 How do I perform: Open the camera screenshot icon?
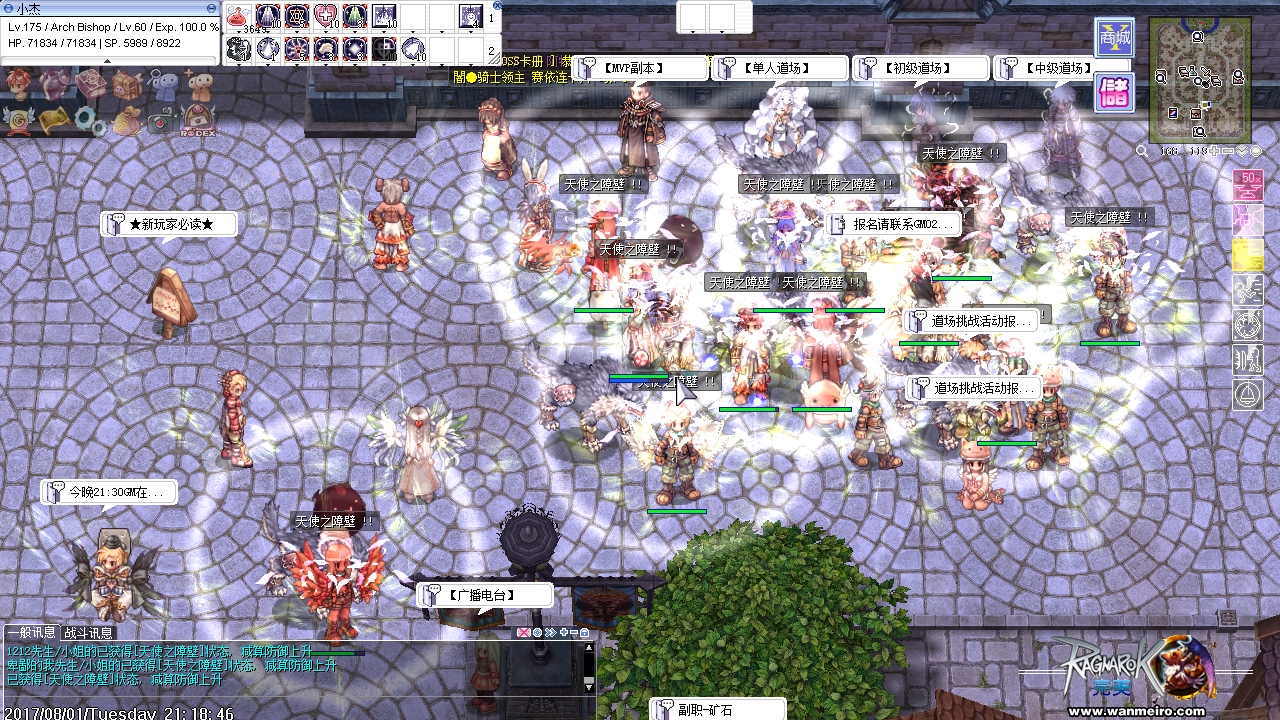coord(160,121)
